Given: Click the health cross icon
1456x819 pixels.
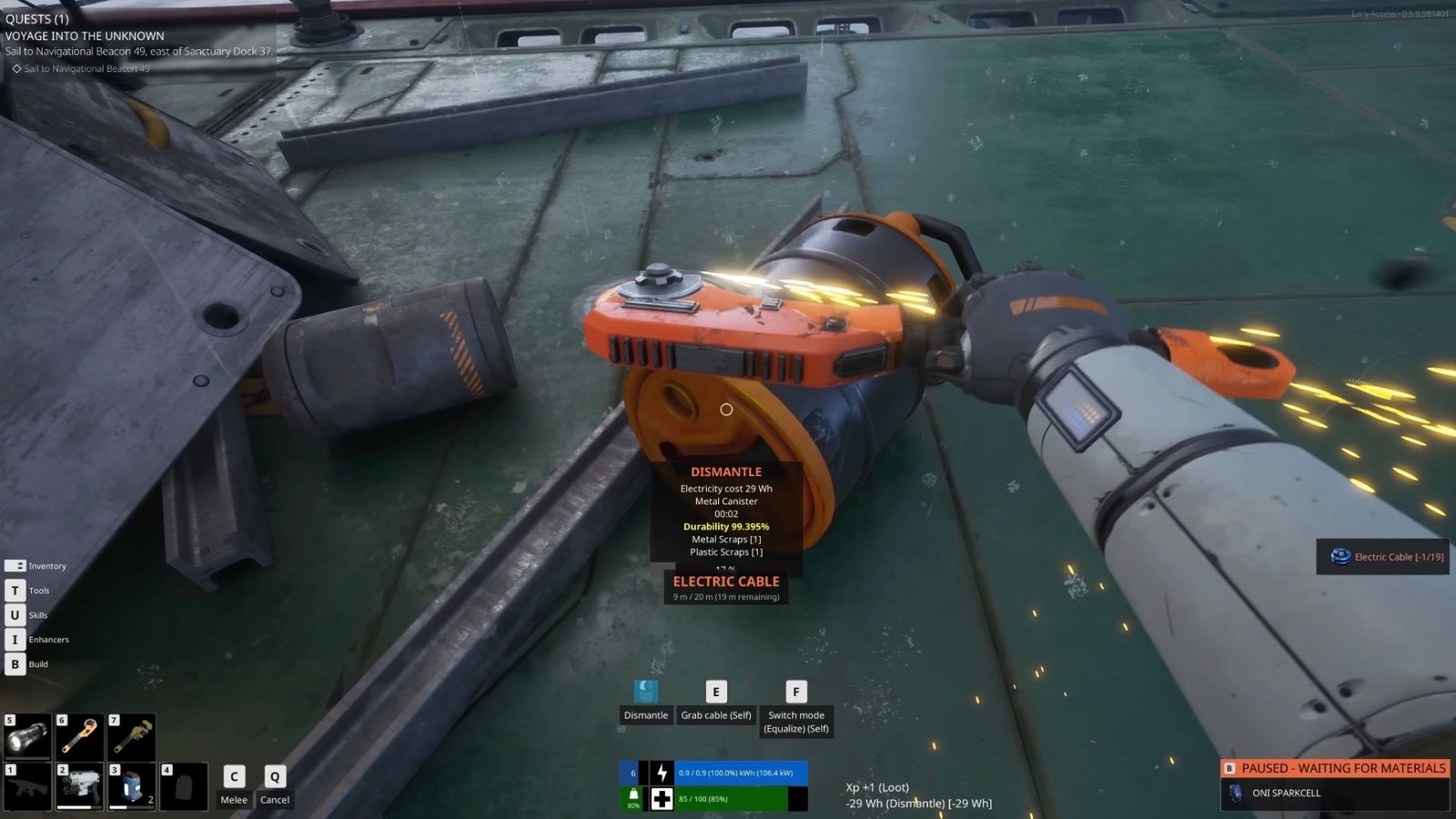Looking at the screenshot, I should (662, 799).
